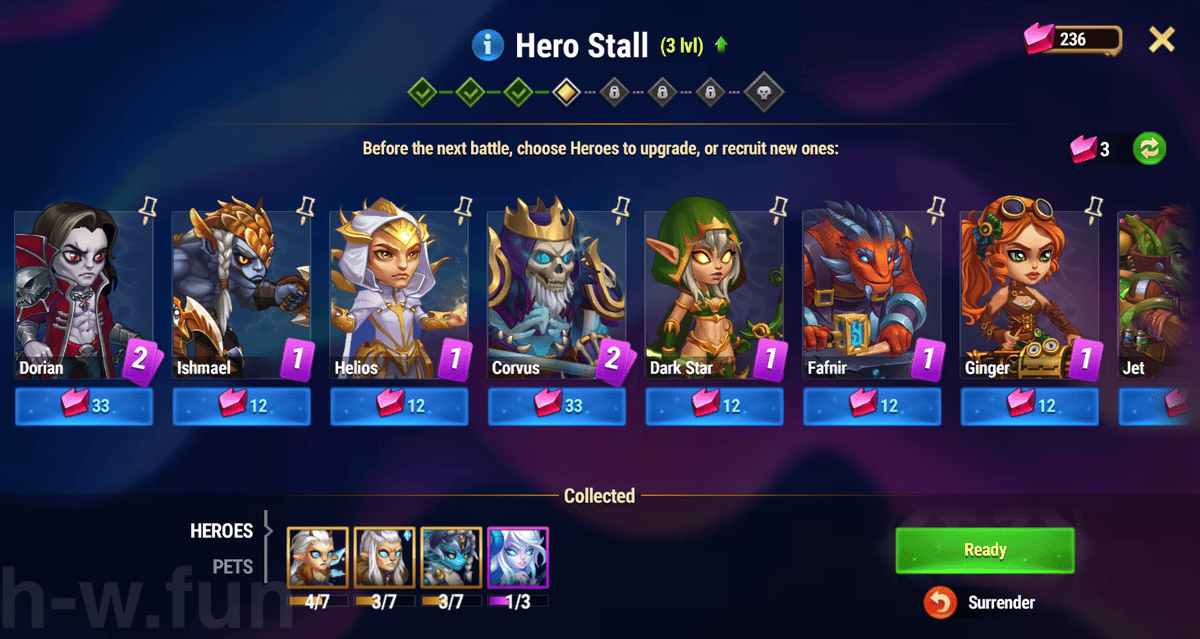The image size is (1200, 639).
Task: Switch to the Pets collected tab
Action: click(232, 566)
